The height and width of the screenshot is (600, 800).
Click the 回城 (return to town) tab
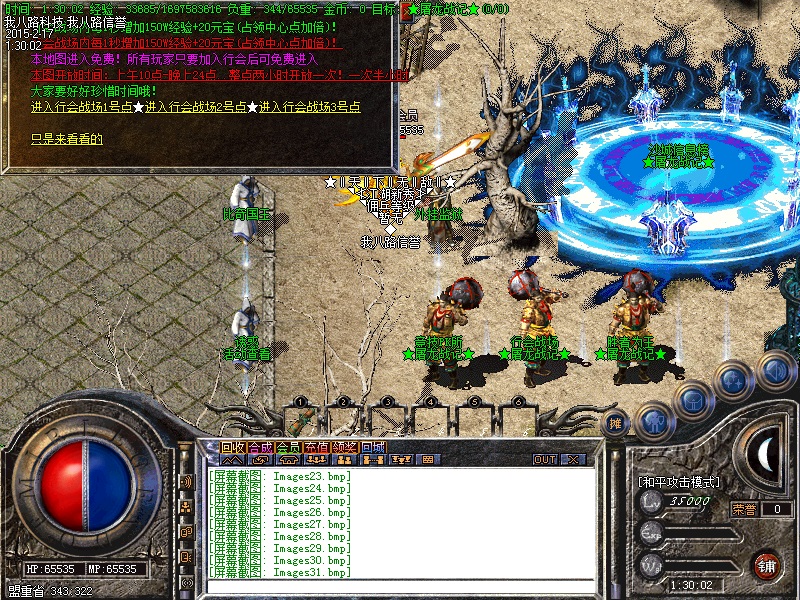point(372,447)
